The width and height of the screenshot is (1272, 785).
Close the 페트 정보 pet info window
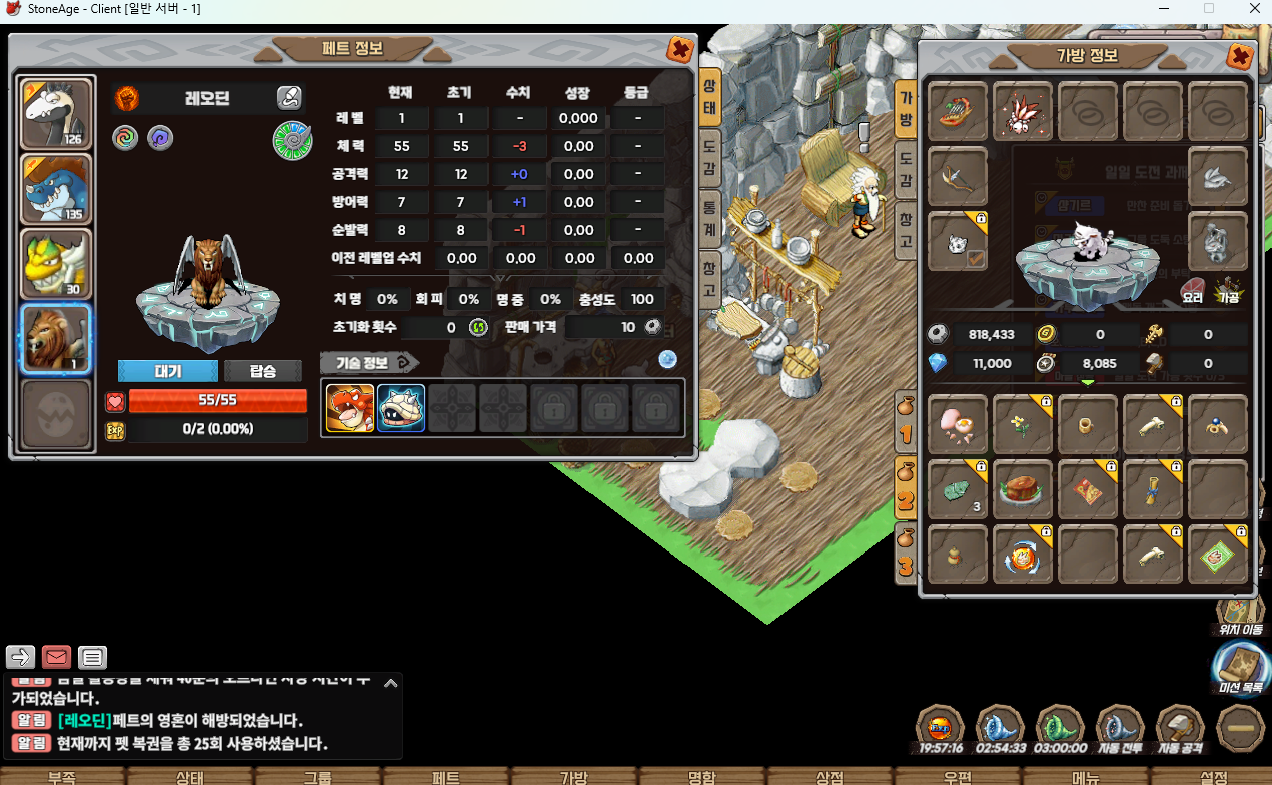(679, 49)
